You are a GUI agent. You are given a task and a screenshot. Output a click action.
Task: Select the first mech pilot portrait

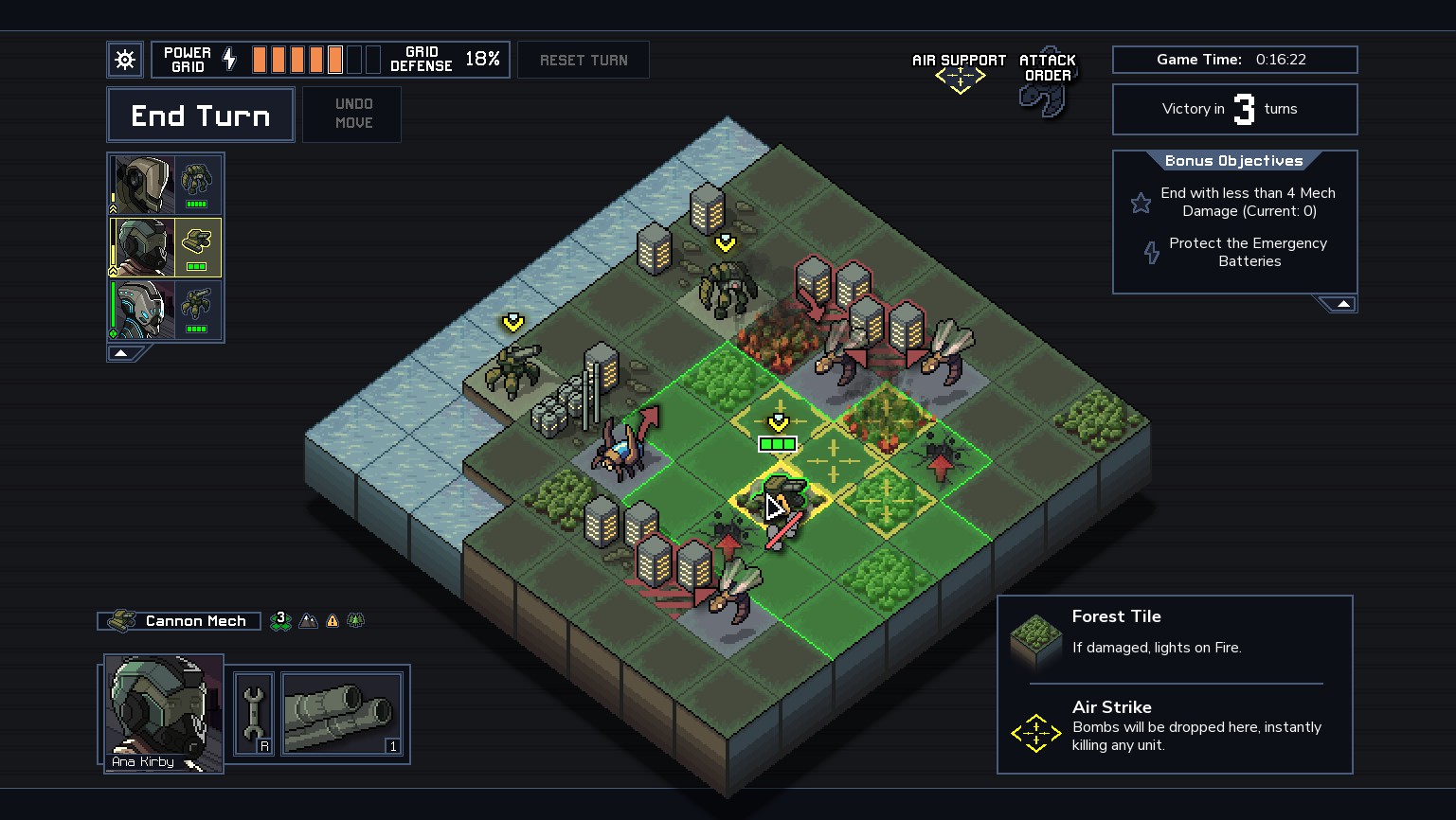[x=142, y=185]
